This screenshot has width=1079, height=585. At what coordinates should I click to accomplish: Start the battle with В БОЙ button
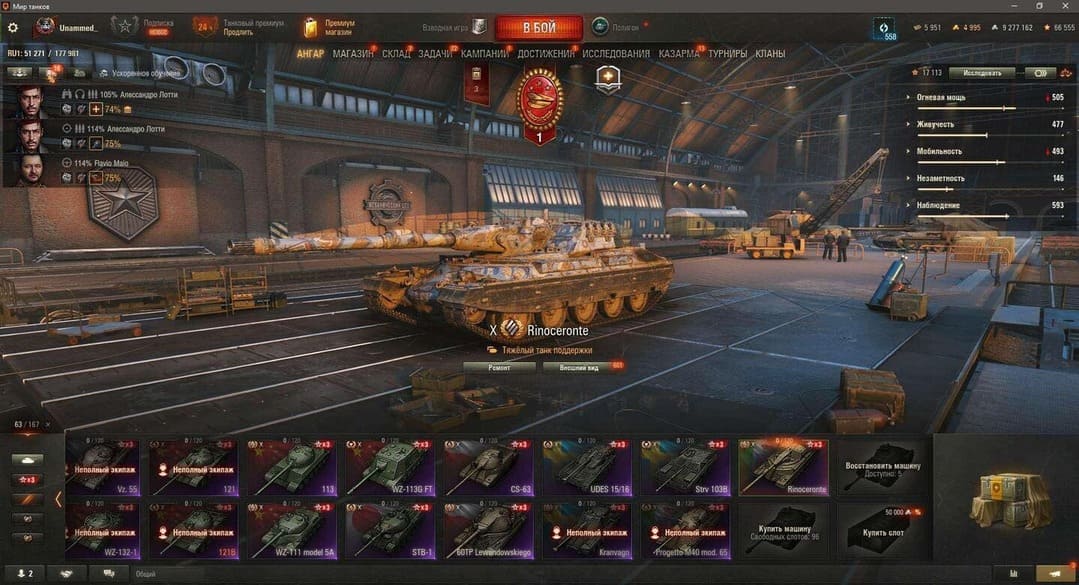pos(539,27)
